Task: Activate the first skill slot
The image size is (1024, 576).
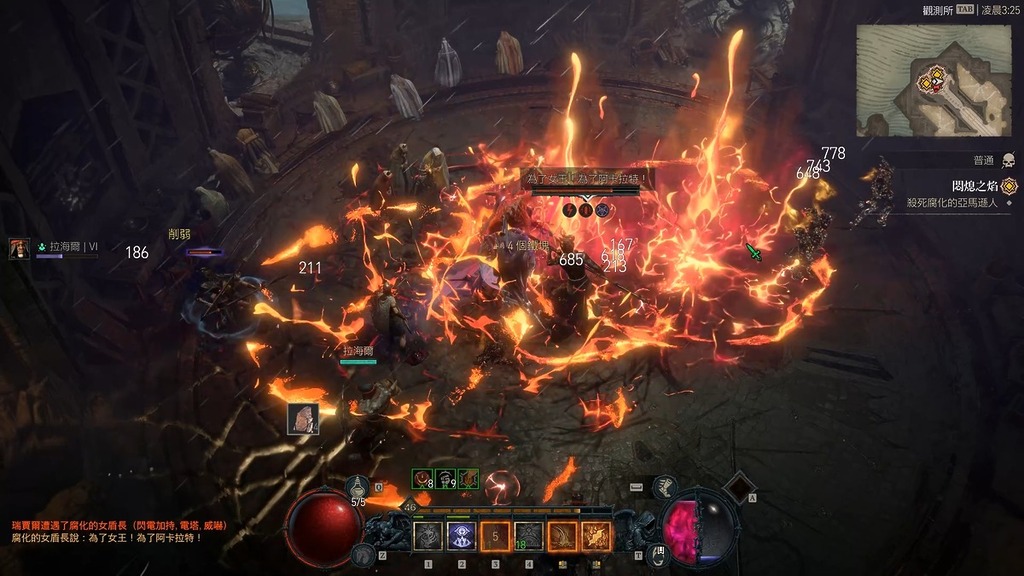Action: coord(428,537)
